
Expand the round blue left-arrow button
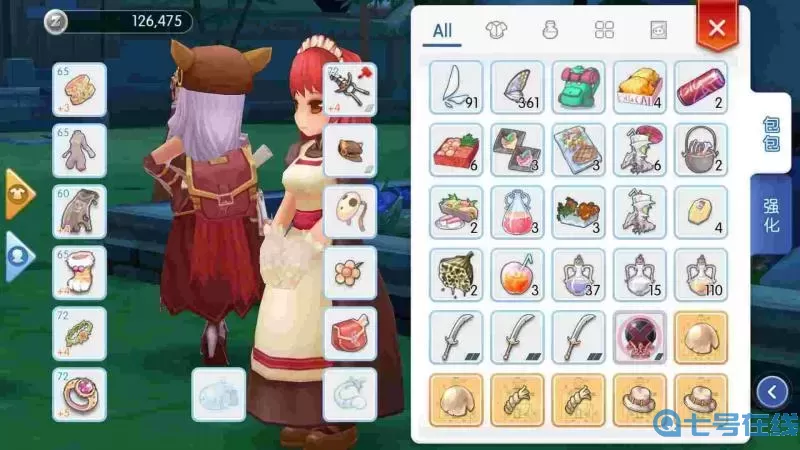tap(772, 390)
